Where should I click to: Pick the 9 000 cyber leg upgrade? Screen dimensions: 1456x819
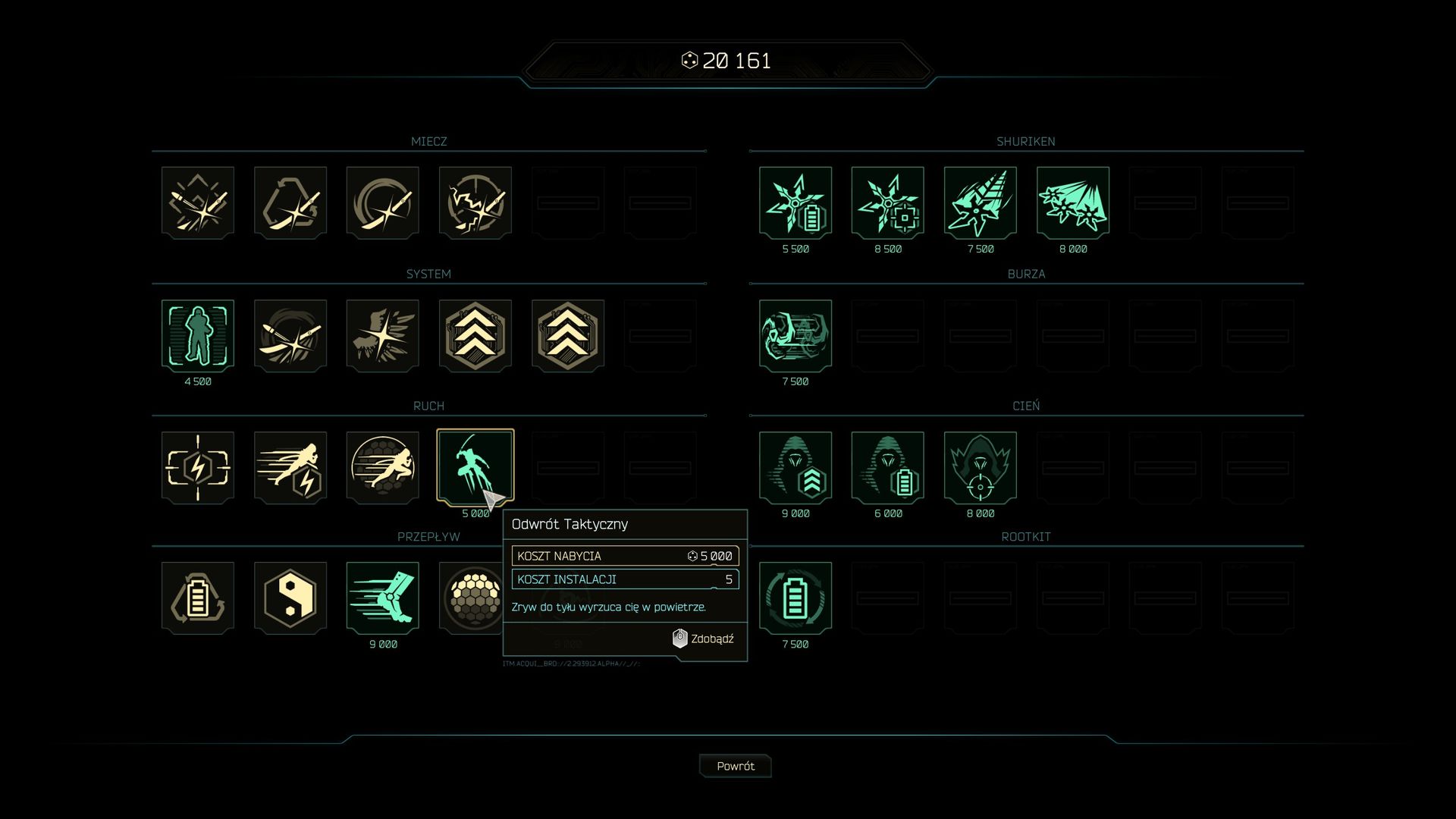pos(383,598)
